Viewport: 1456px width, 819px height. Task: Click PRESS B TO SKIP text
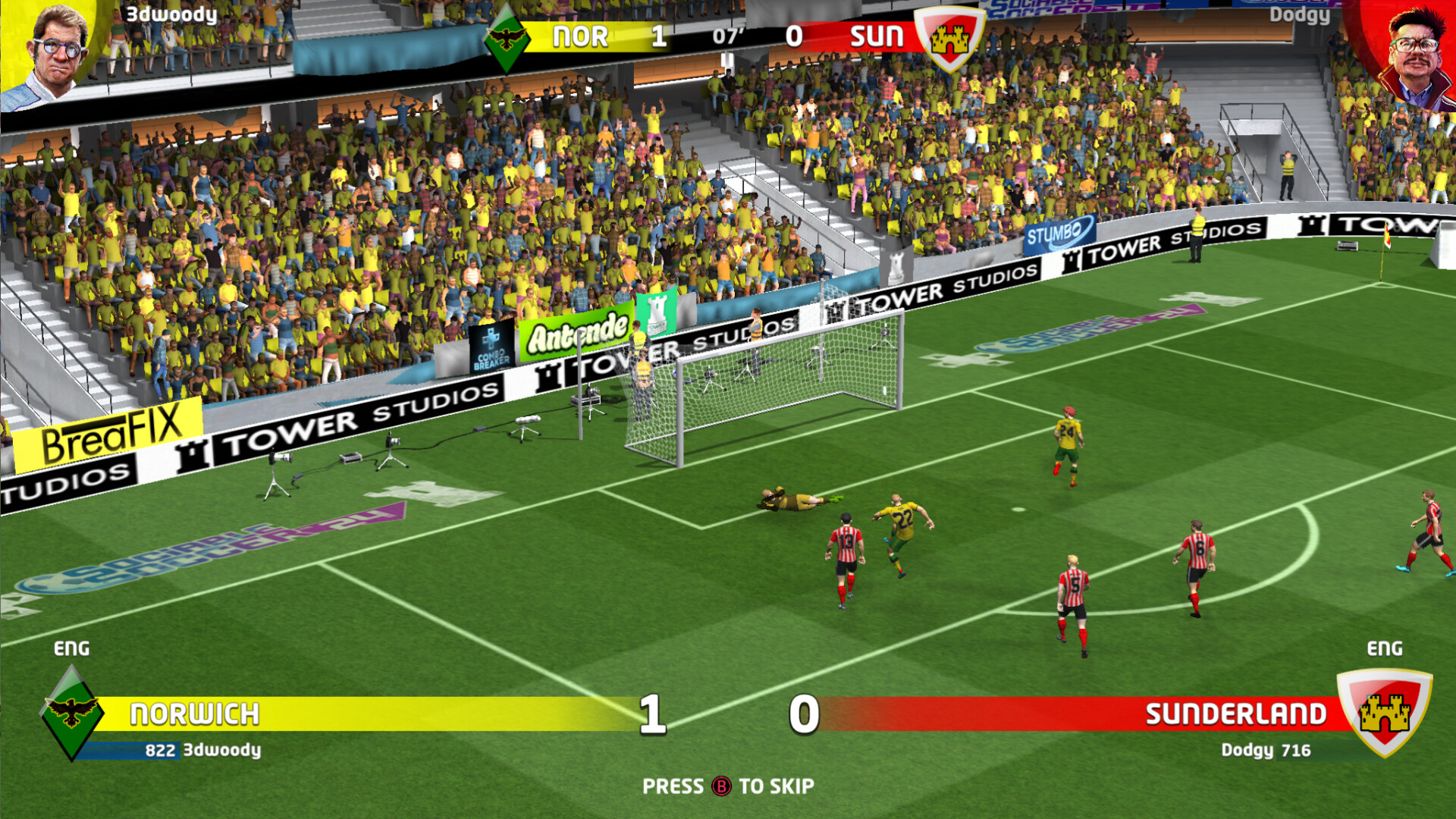[728, 786]
